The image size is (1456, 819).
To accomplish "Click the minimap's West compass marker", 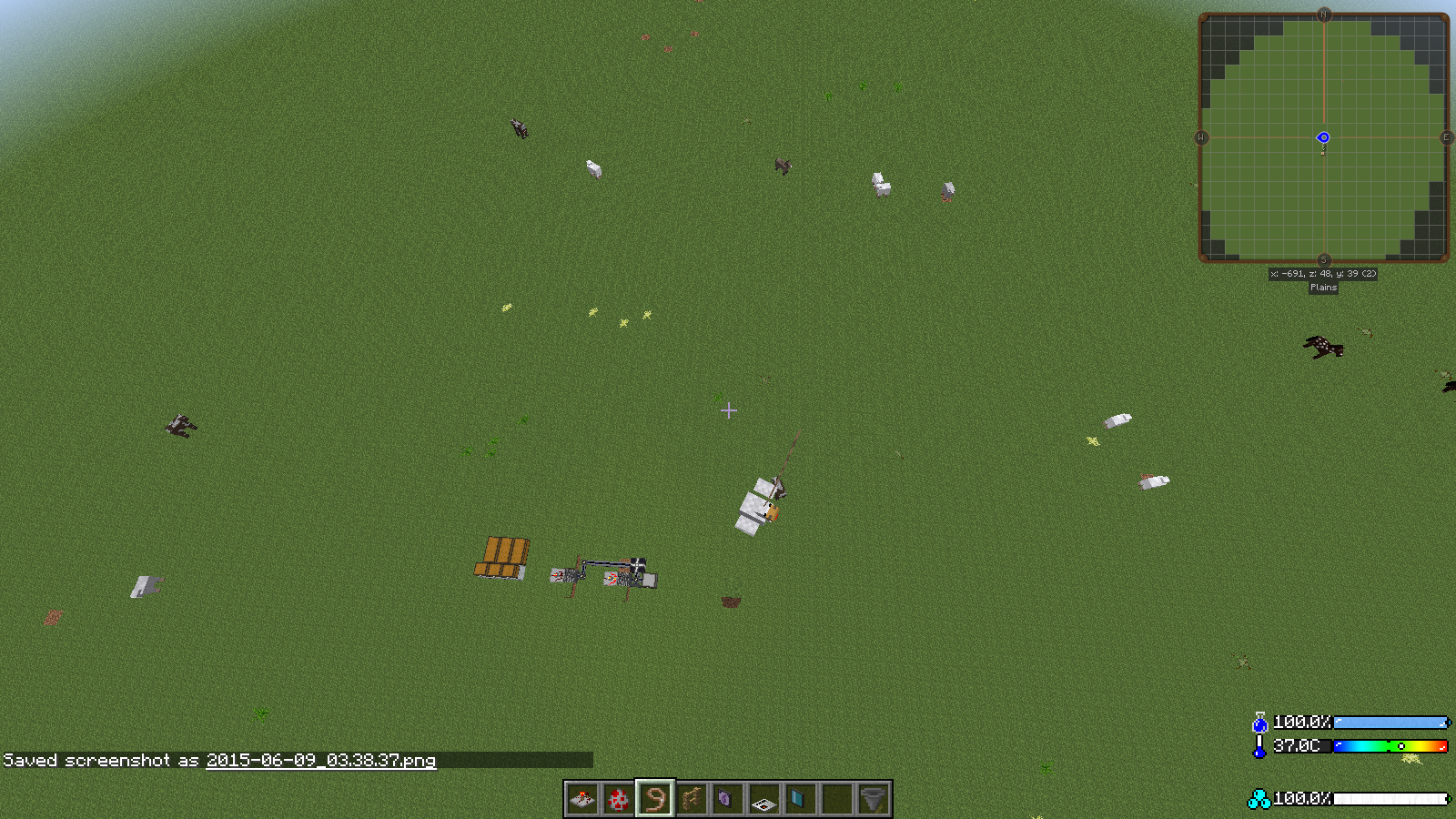I will [x=1201, y=137].
